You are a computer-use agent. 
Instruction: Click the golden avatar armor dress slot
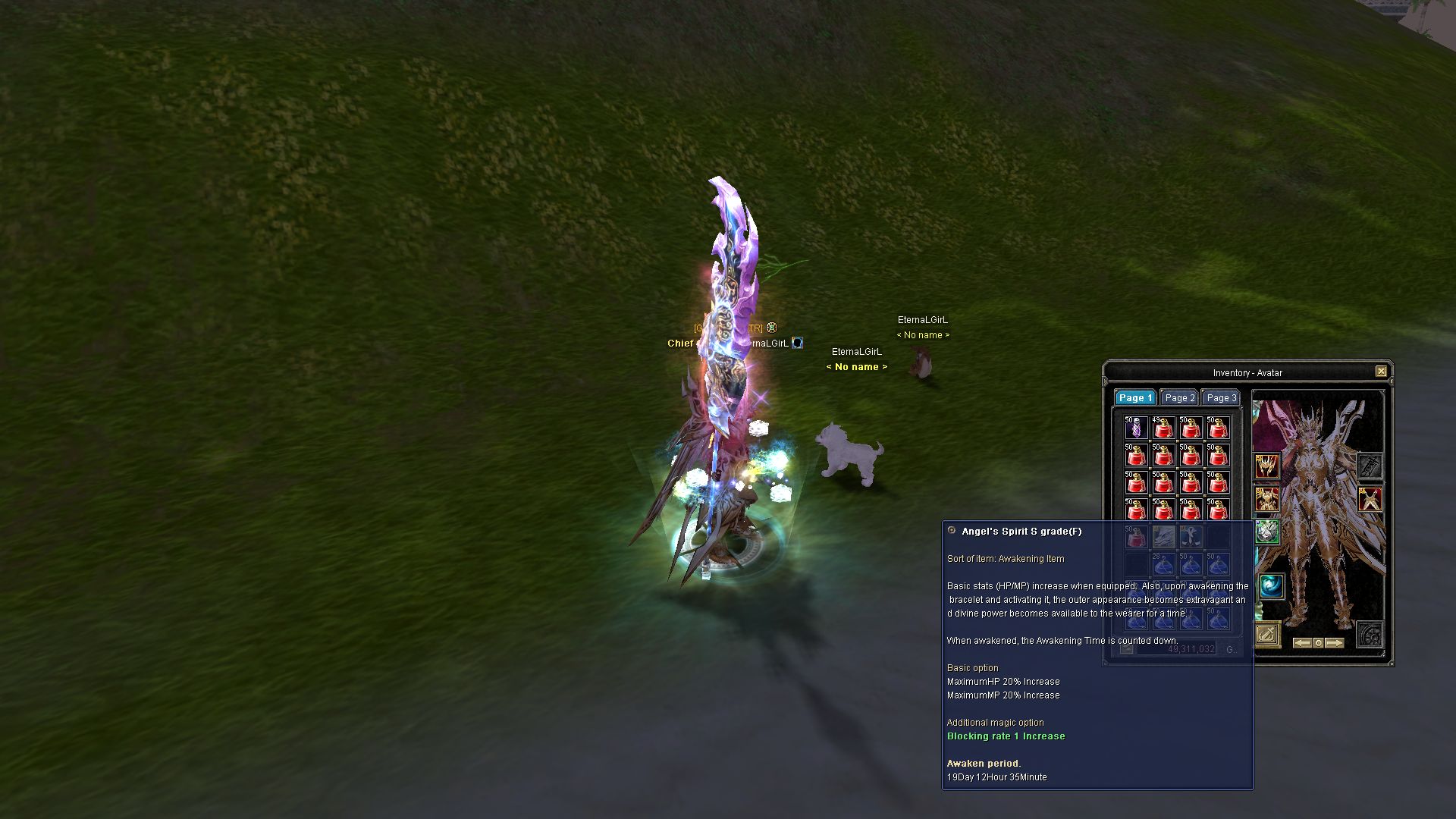pyautogui.click(x=1266, y=500)
